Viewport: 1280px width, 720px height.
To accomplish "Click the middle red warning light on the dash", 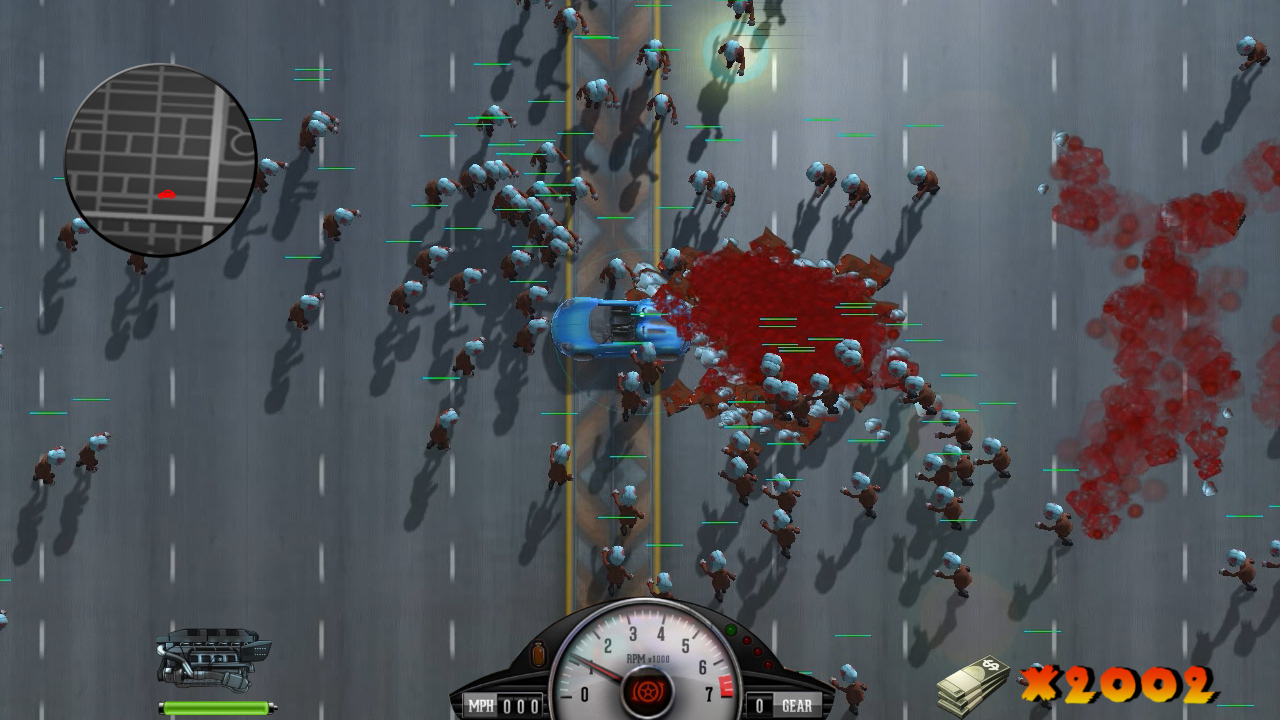I will pos(757,650).
